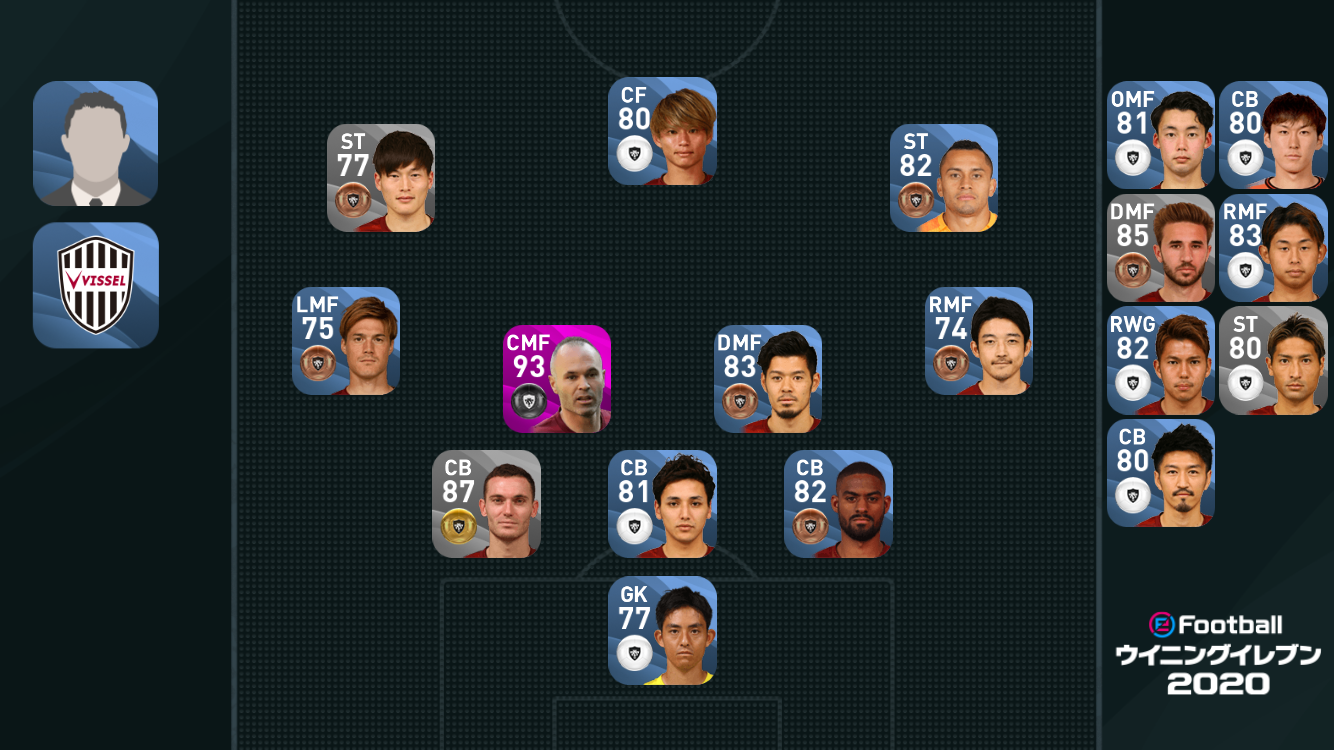Screen dimensions: 1334x750
Task: Select the CB 82 defender card
Action: tap(838, 504)
